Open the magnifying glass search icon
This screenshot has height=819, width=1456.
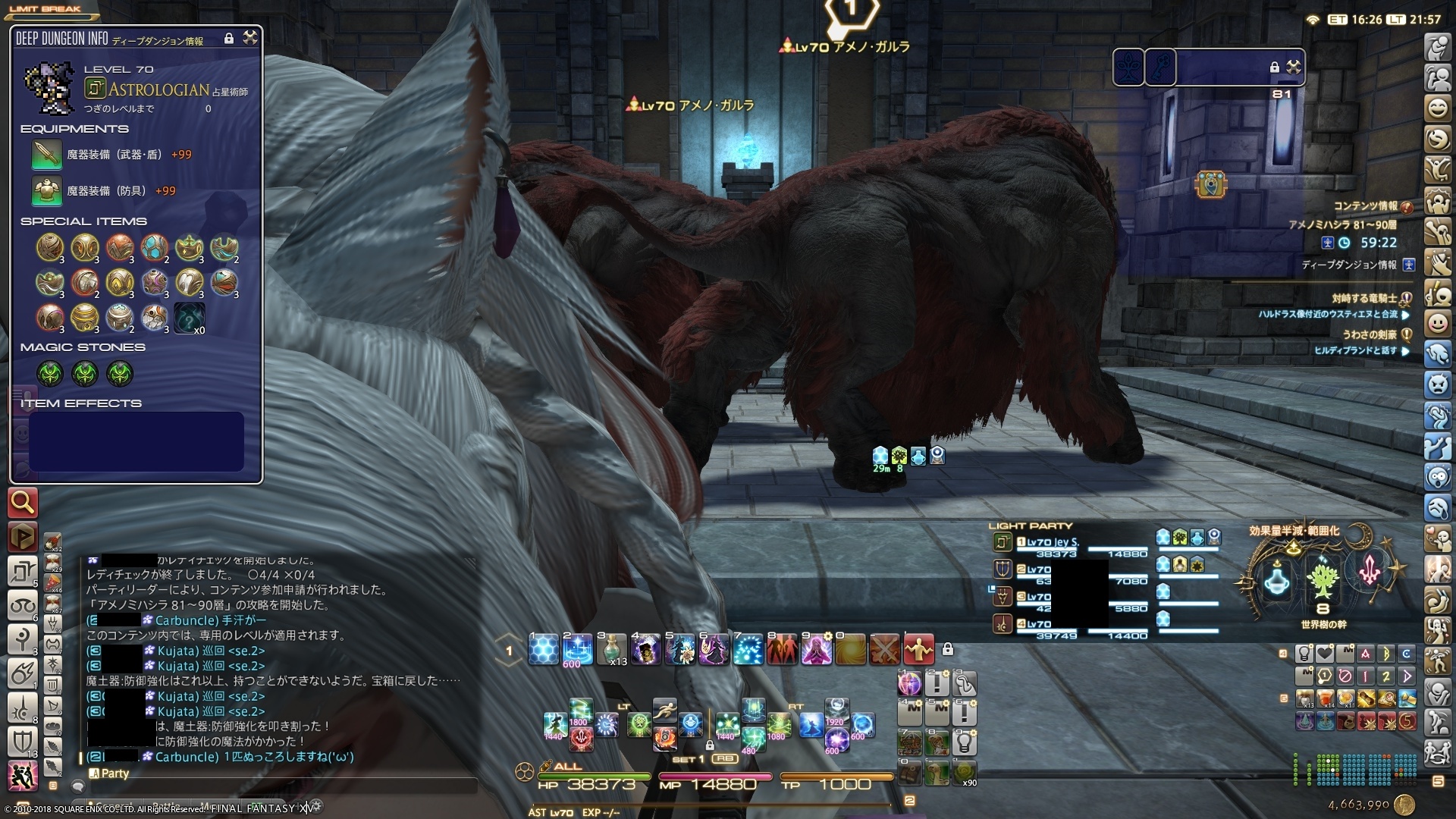pyautogui.click(x=23, y=502)
